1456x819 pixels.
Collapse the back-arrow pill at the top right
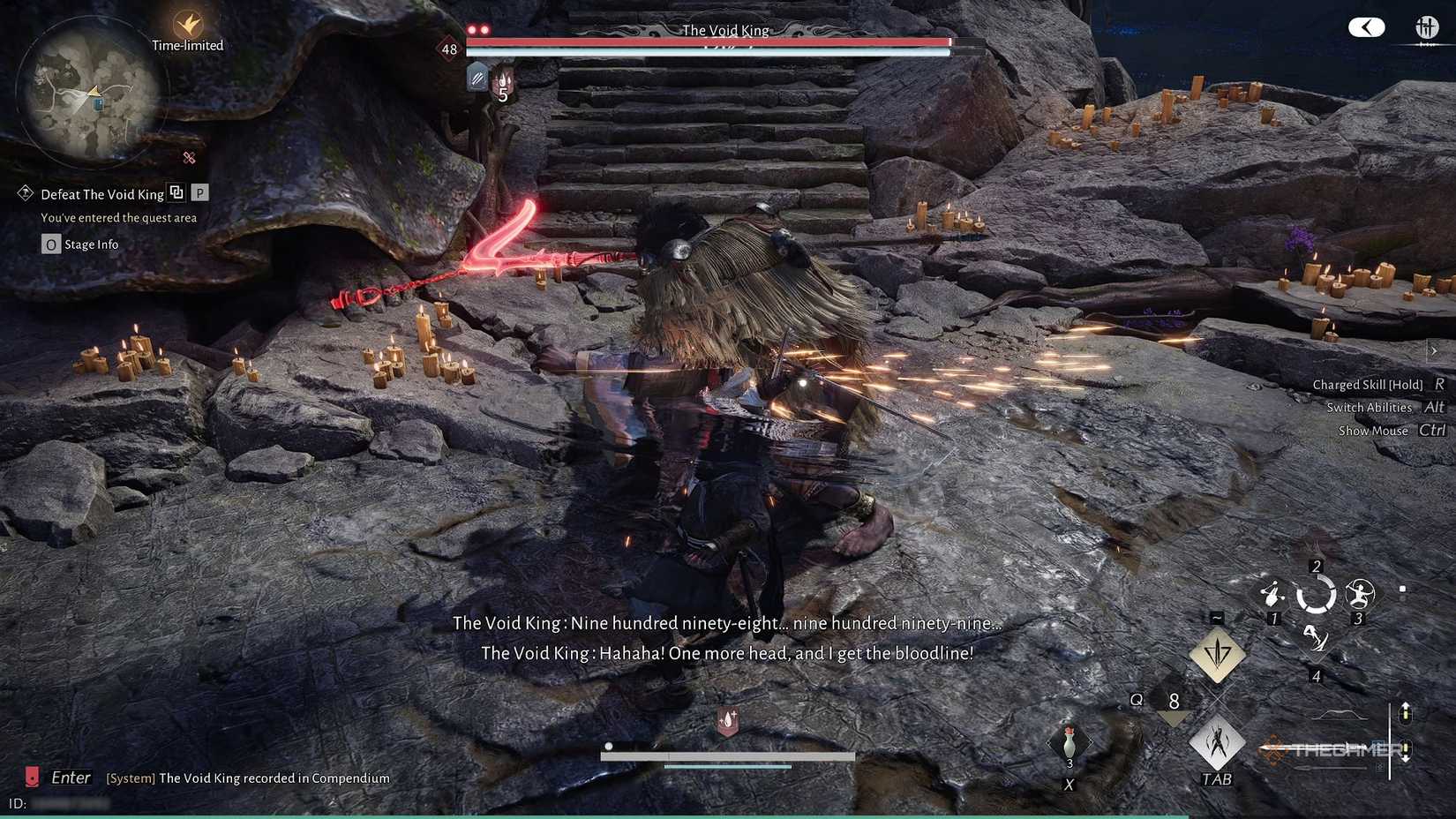[x=1366, y=27]
